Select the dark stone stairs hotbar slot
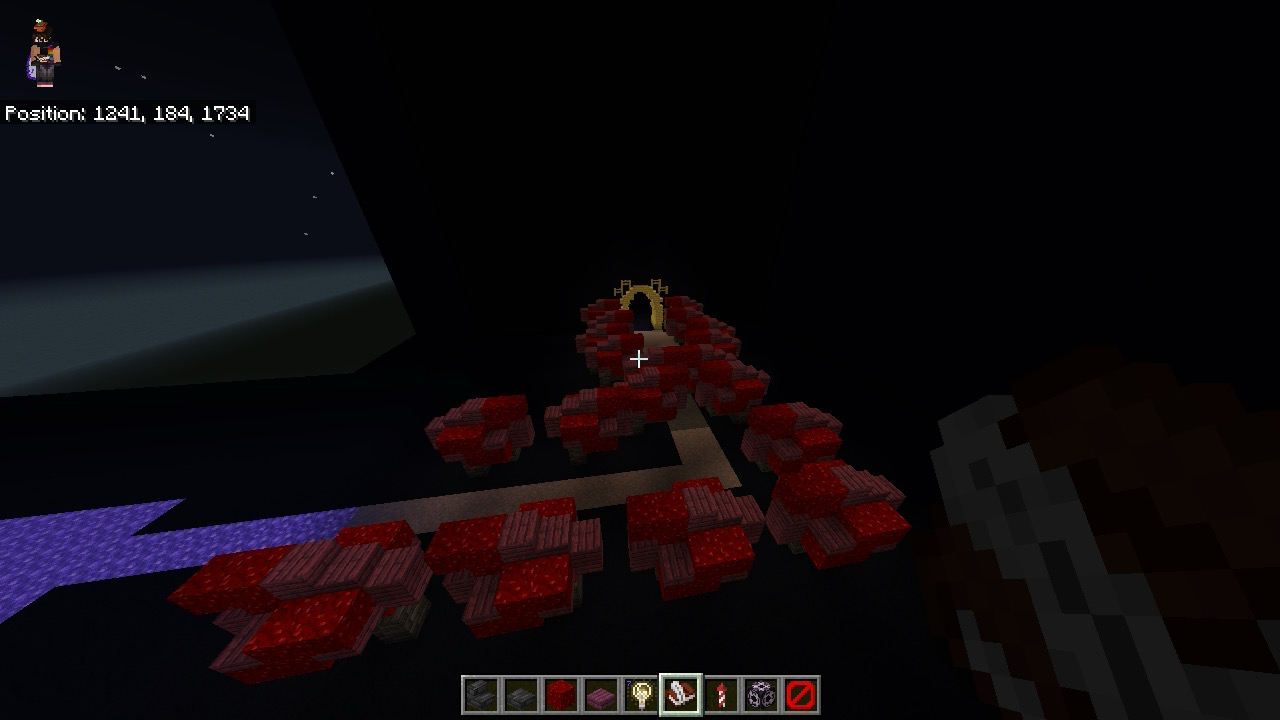Image resolution: width=1280 pixels, height=720 pixels. 481,695
